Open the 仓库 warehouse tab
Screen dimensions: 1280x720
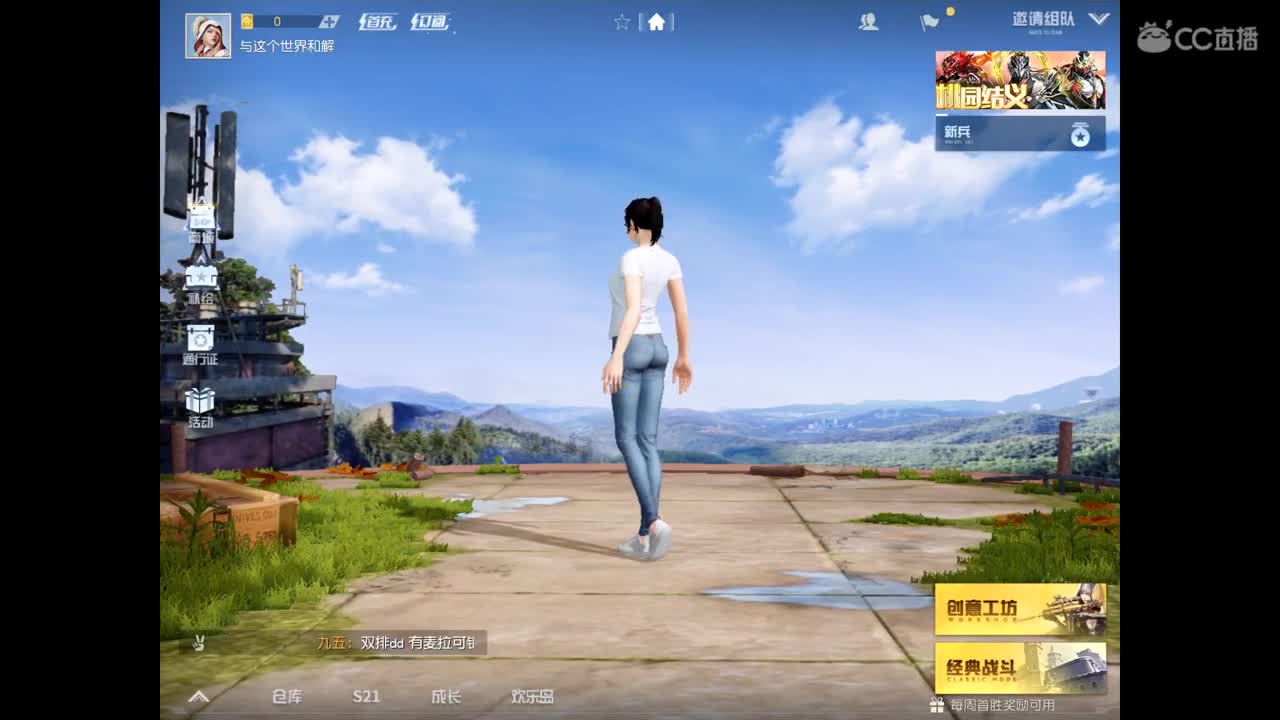286,695
